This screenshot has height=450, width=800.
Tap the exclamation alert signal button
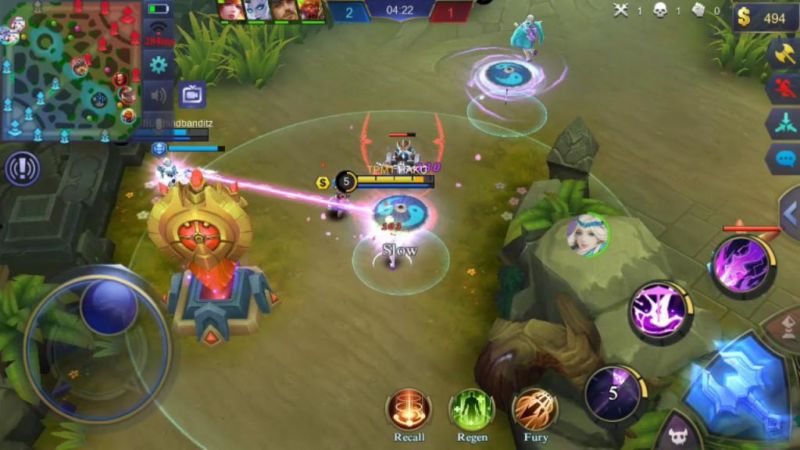[x=22, y=168]
